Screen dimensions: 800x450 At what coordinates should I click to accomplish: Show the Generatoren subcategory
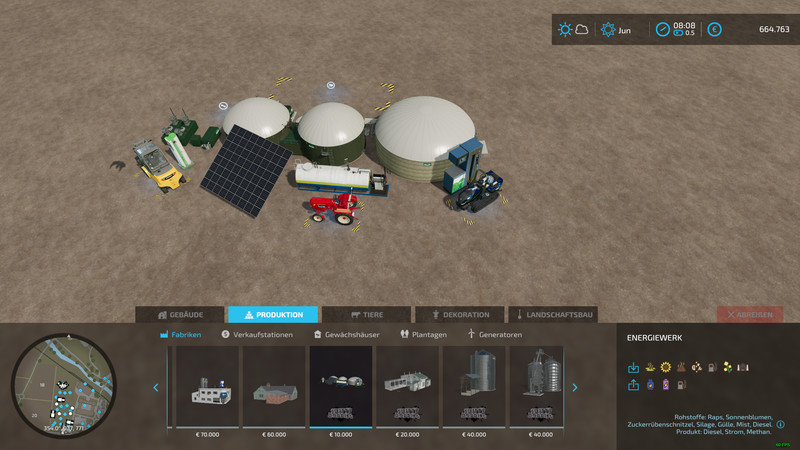[494, 334]
